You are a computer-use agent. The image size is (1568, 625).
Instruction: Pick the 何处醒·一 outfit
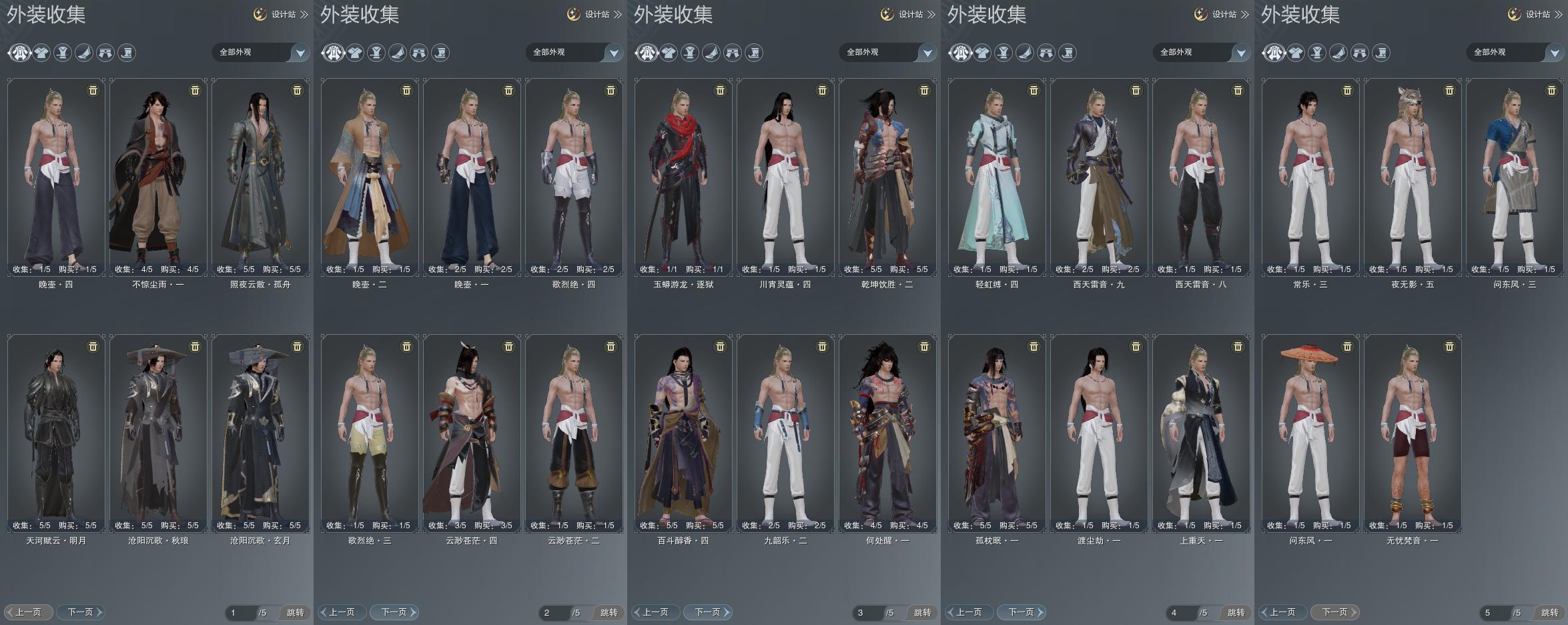pos(887,434)
